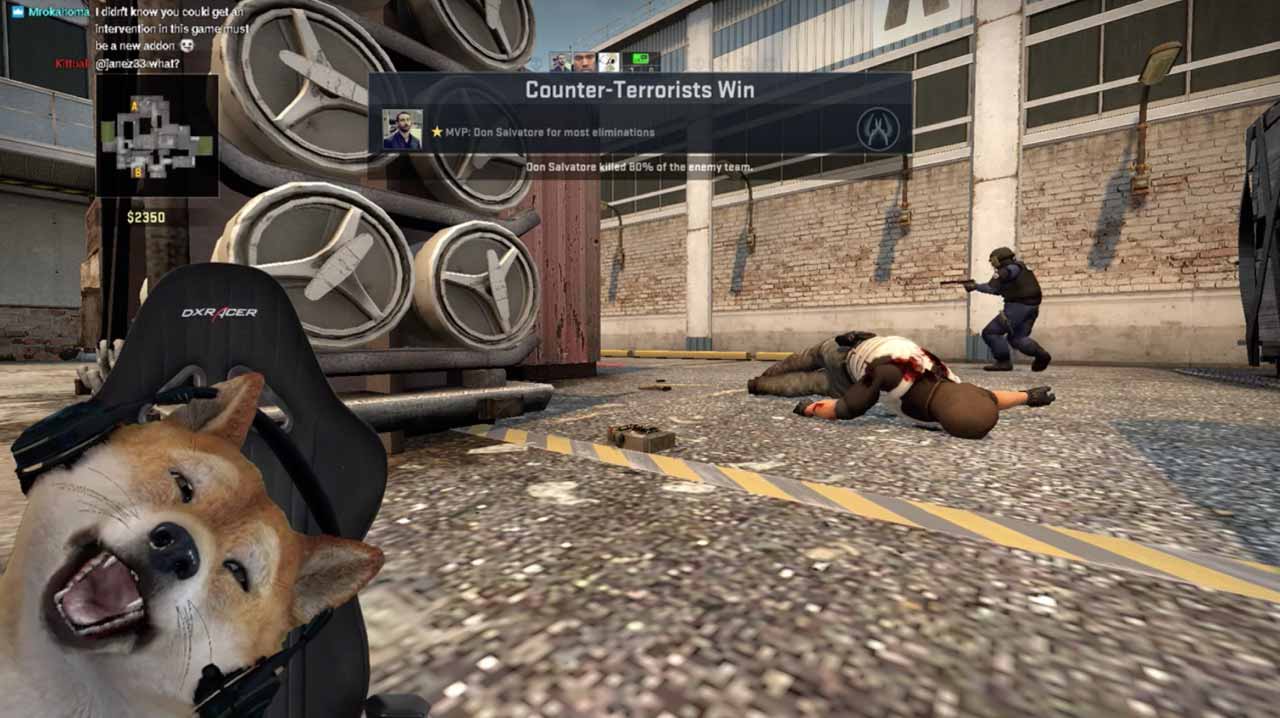
Task: Select bombsite B marker on the radar
Action: pyautogui.click(x=139, y=172)
